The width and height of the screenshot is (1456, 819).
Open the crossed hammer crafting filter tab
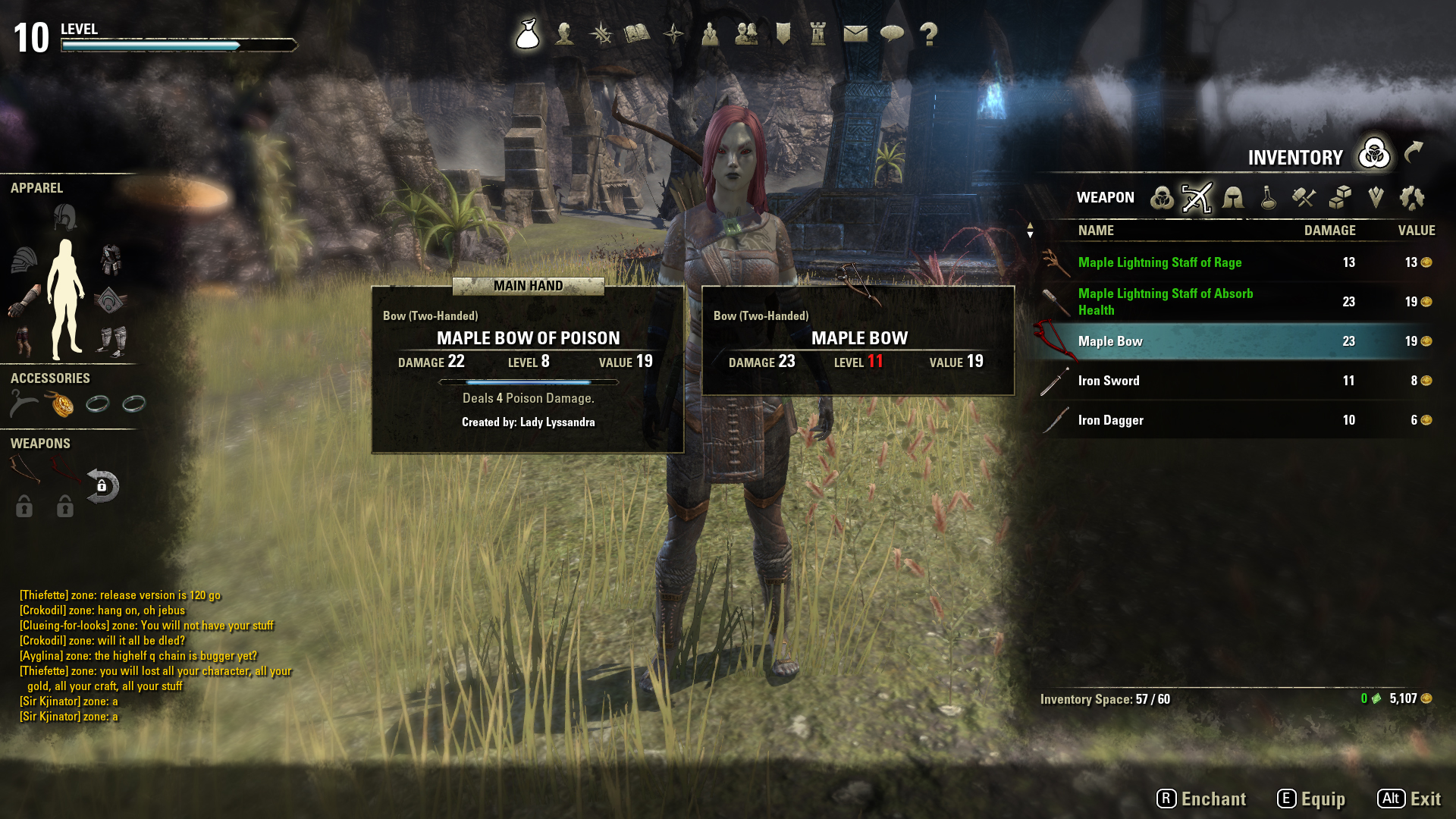pos(1304,198)
